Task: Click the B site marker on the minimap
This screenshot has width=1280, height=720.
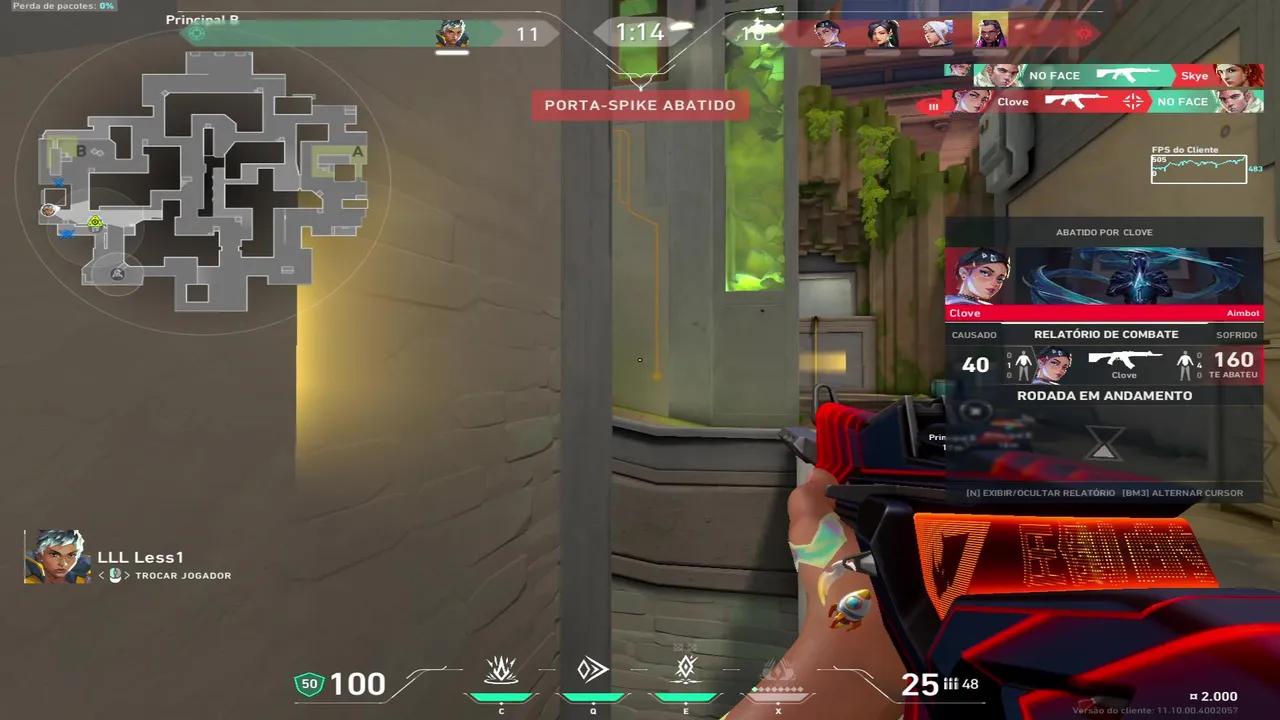Action: tap(80, 152)
